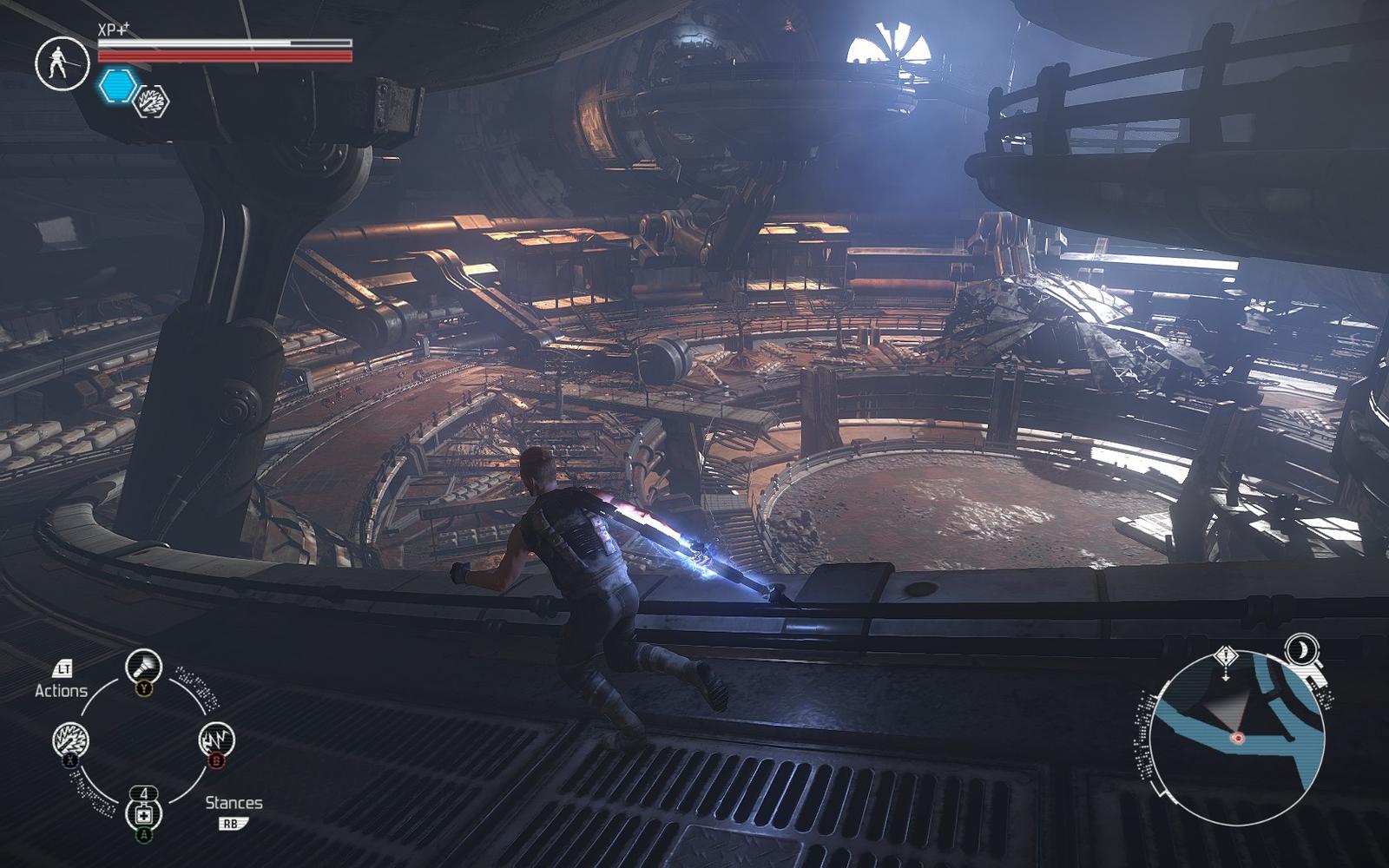
Task: Click the staff stance character icon
Action: [62, 63]
